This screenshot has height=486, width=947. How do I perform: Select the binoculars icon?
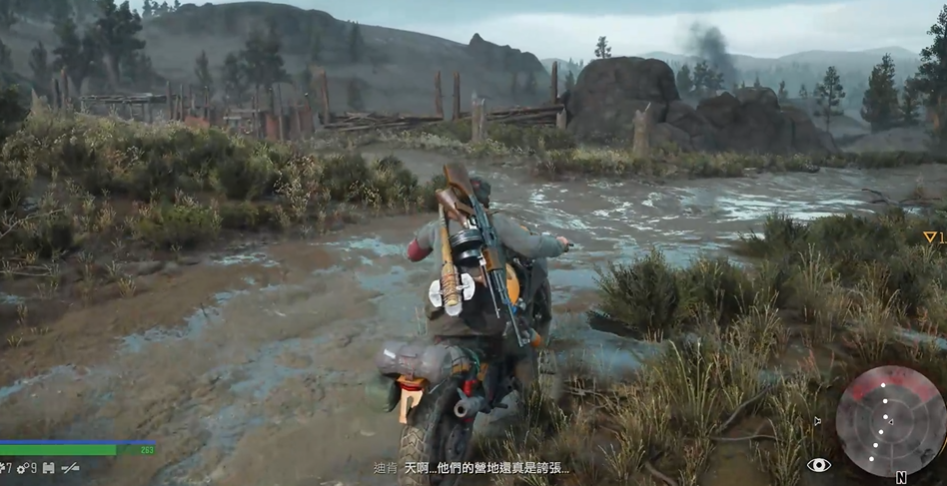click(48, 468)
